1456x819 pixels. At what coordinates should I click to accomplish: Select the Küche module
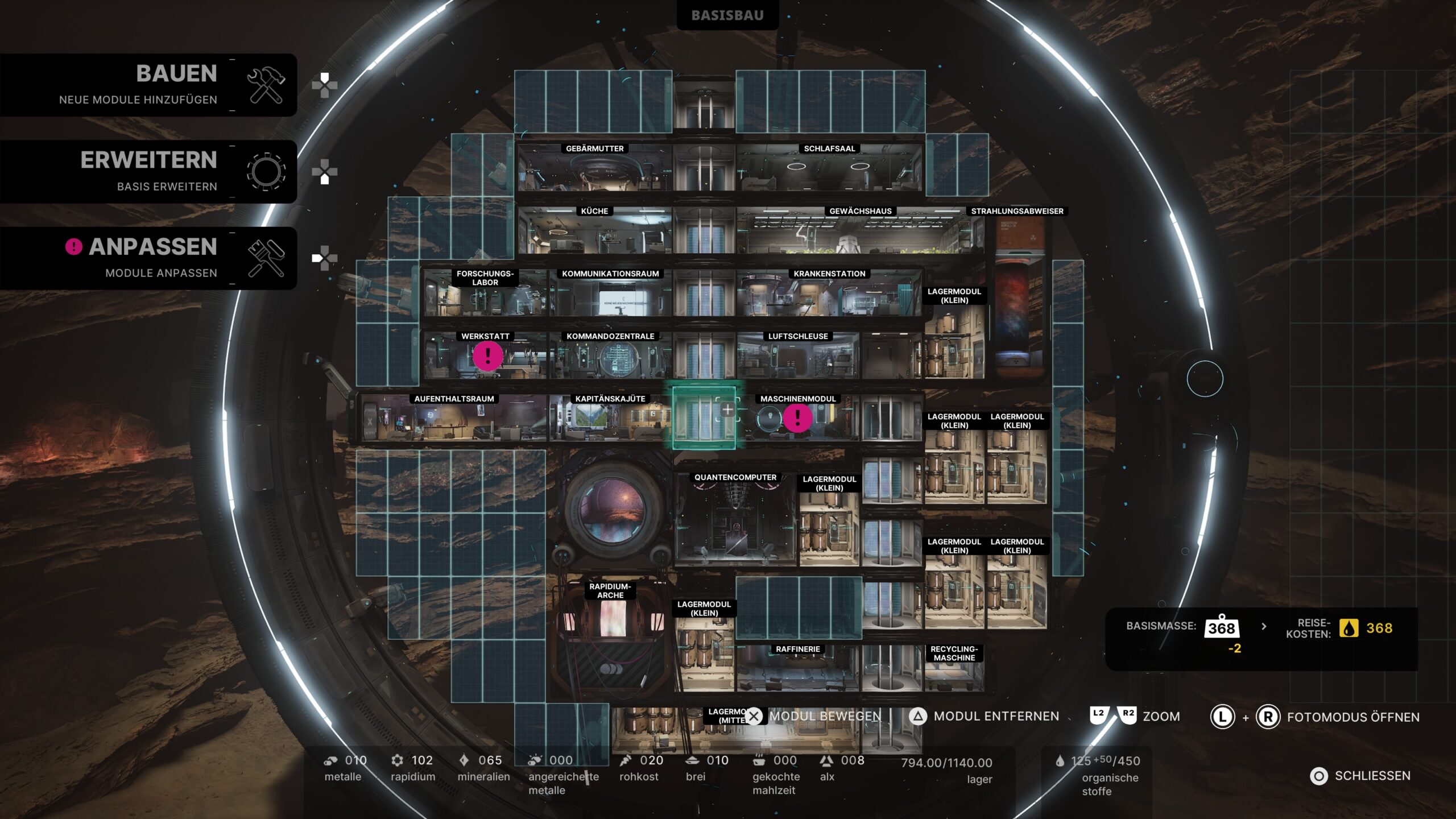pos(594,233)
